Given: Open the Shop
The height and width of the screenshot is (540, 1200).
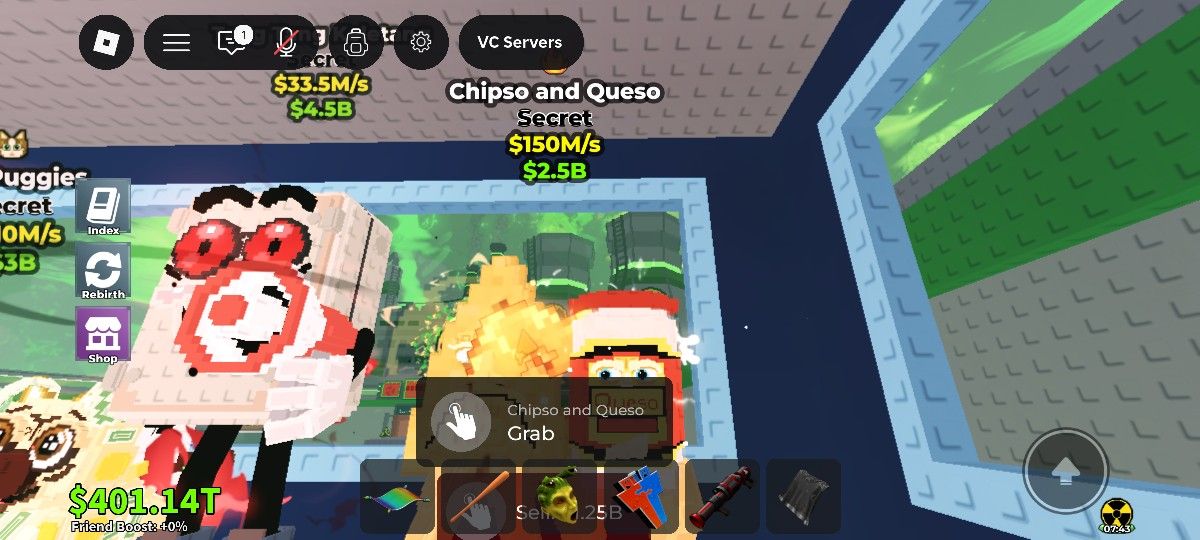Looking at the screenshot, I should (x=103, y=334).
